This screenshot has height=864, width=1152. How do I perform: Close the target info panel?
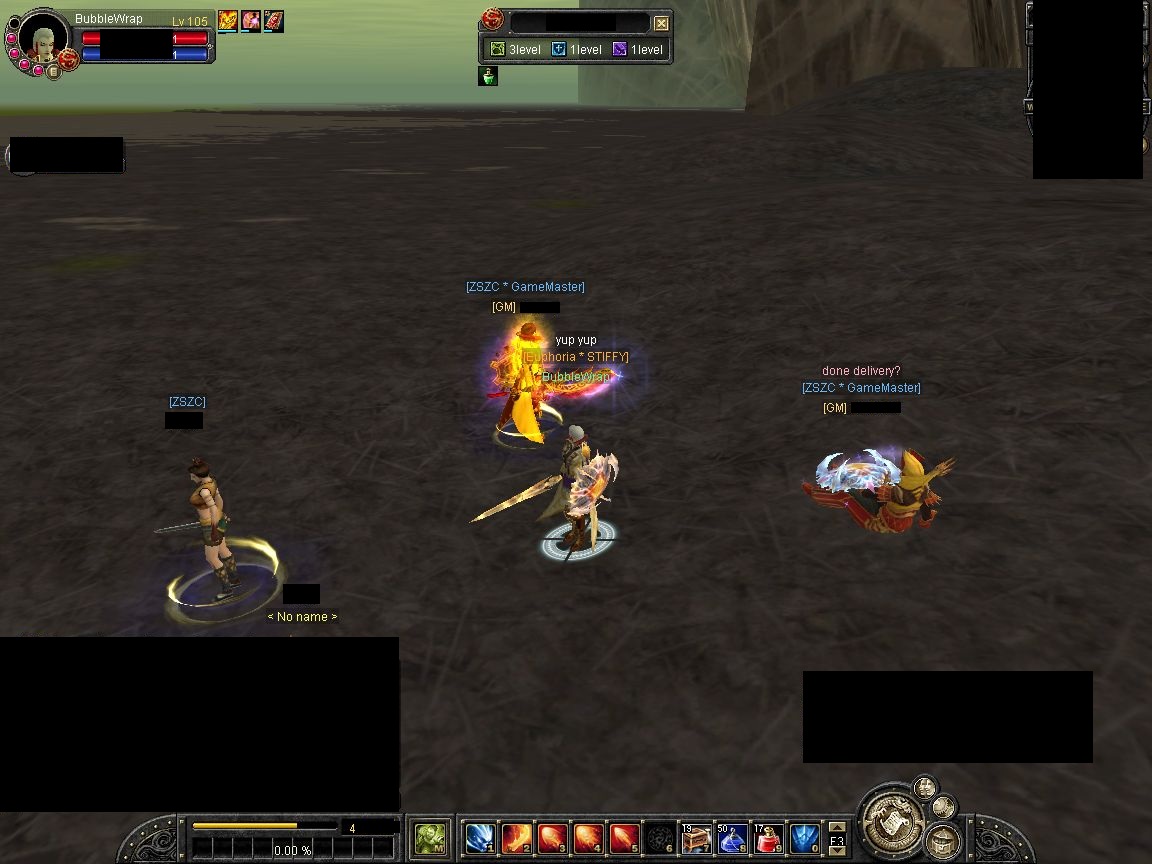[661, 23]
